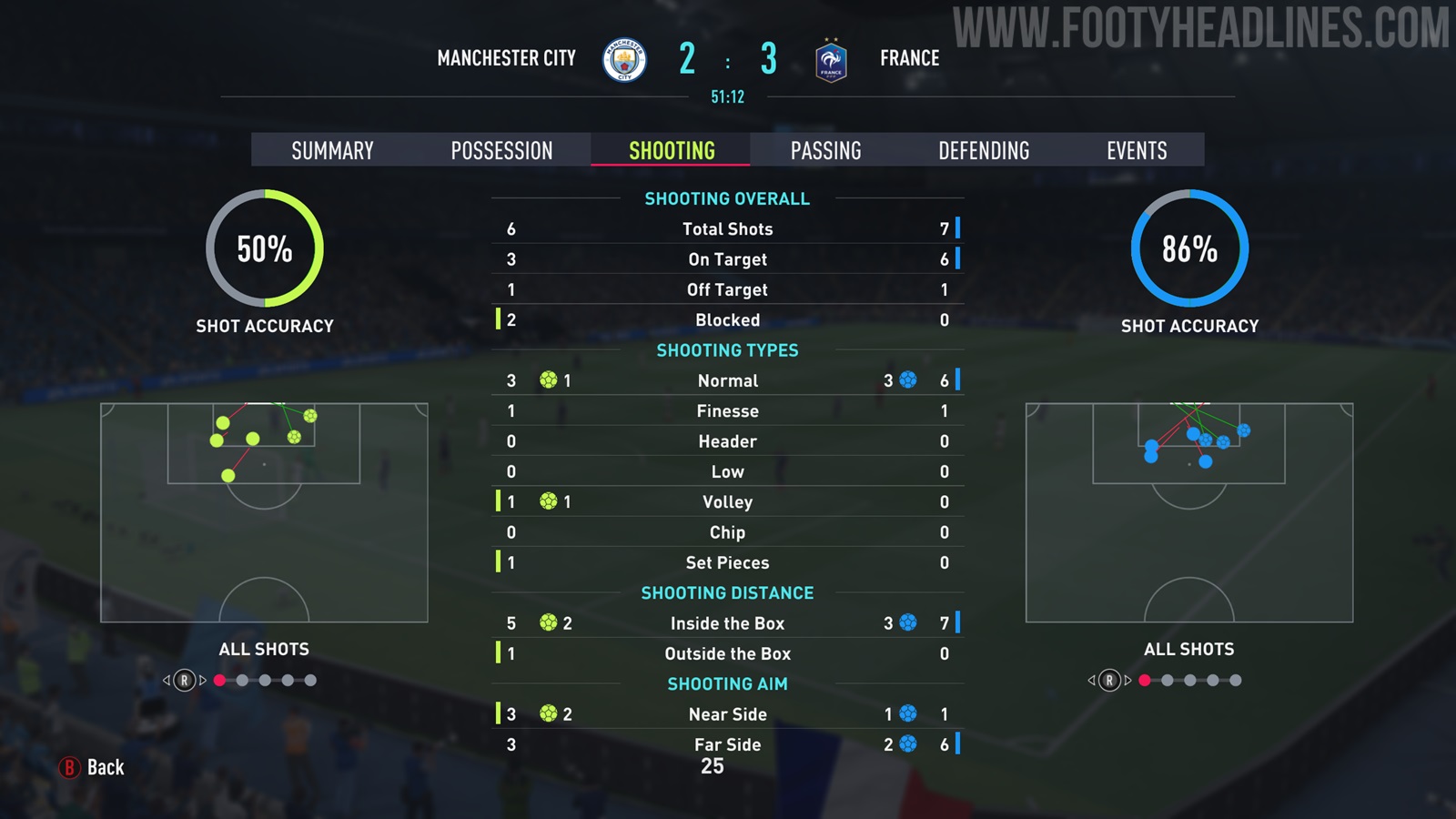Click the blue ball icon beside Inside the Box
Image resolution: width=1456 pixels, height=819 pixels.
click(x=907, y=623)
